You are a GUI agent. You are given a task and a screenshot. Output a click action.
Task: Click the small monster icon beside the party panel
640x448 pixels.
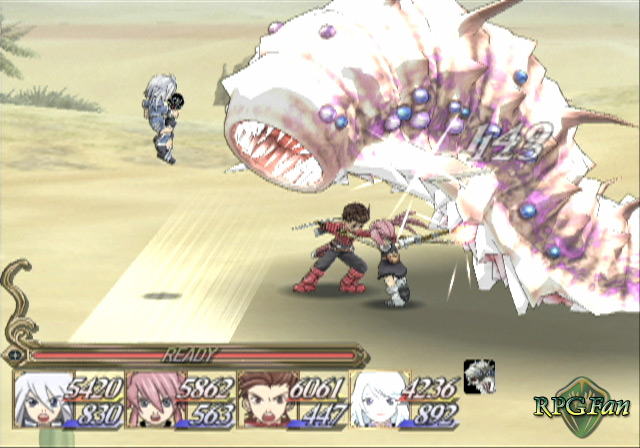(479, 371)
